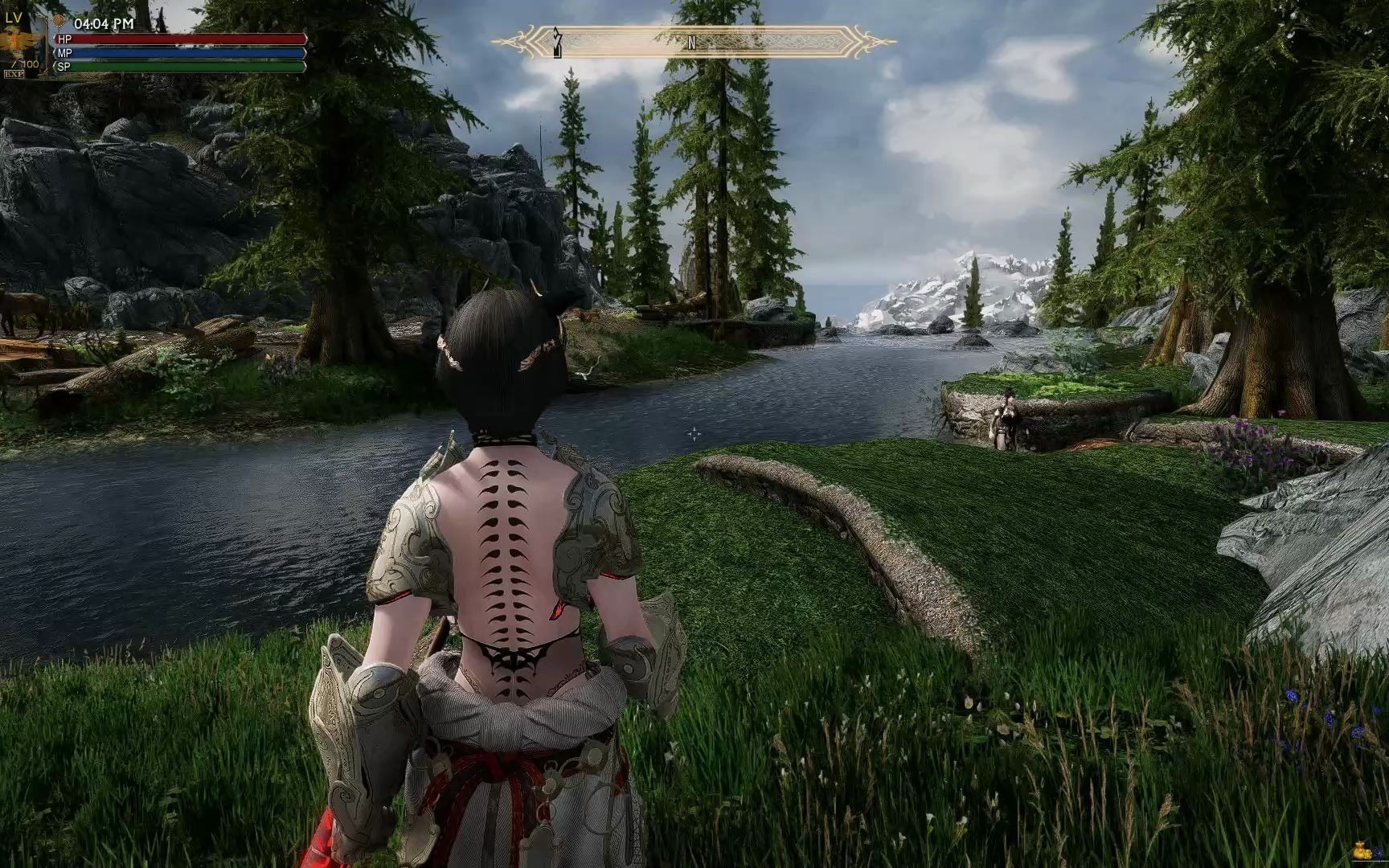Image resolution: width=1389 pixels, height=868 pixels.
Task: Open the golden winged level emblem
Action: (17, 42)
